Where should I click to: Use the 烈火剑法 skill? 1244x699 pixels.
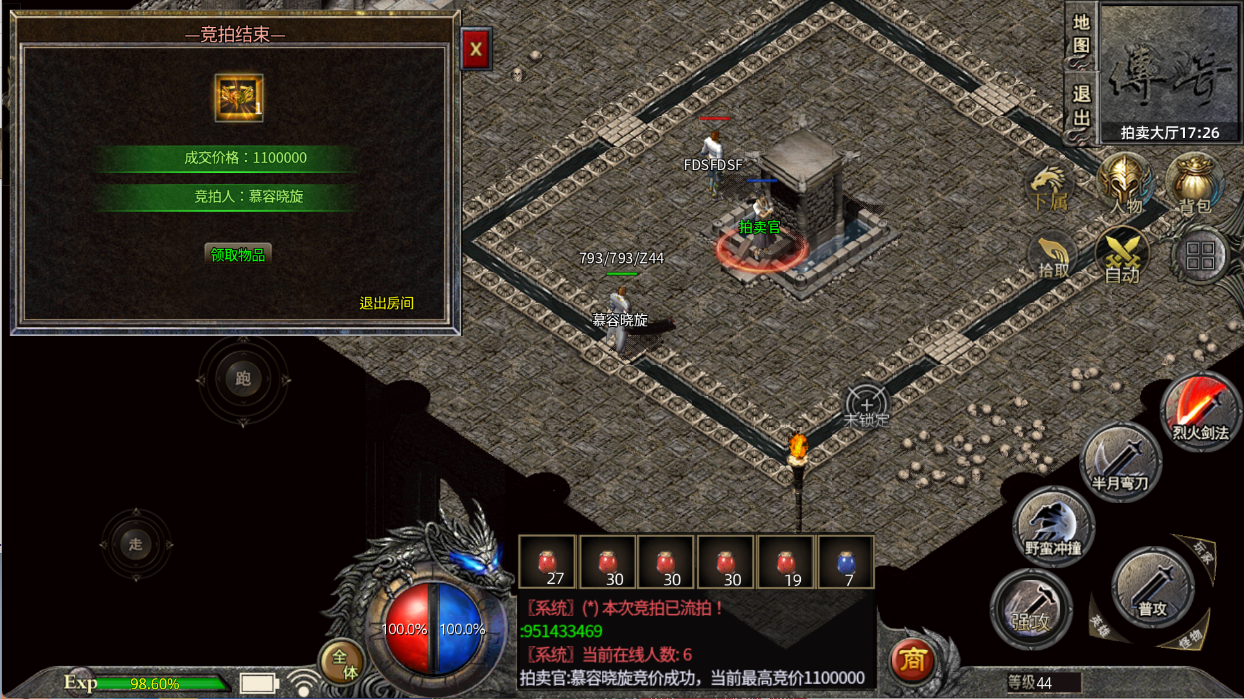(1200, 411)
